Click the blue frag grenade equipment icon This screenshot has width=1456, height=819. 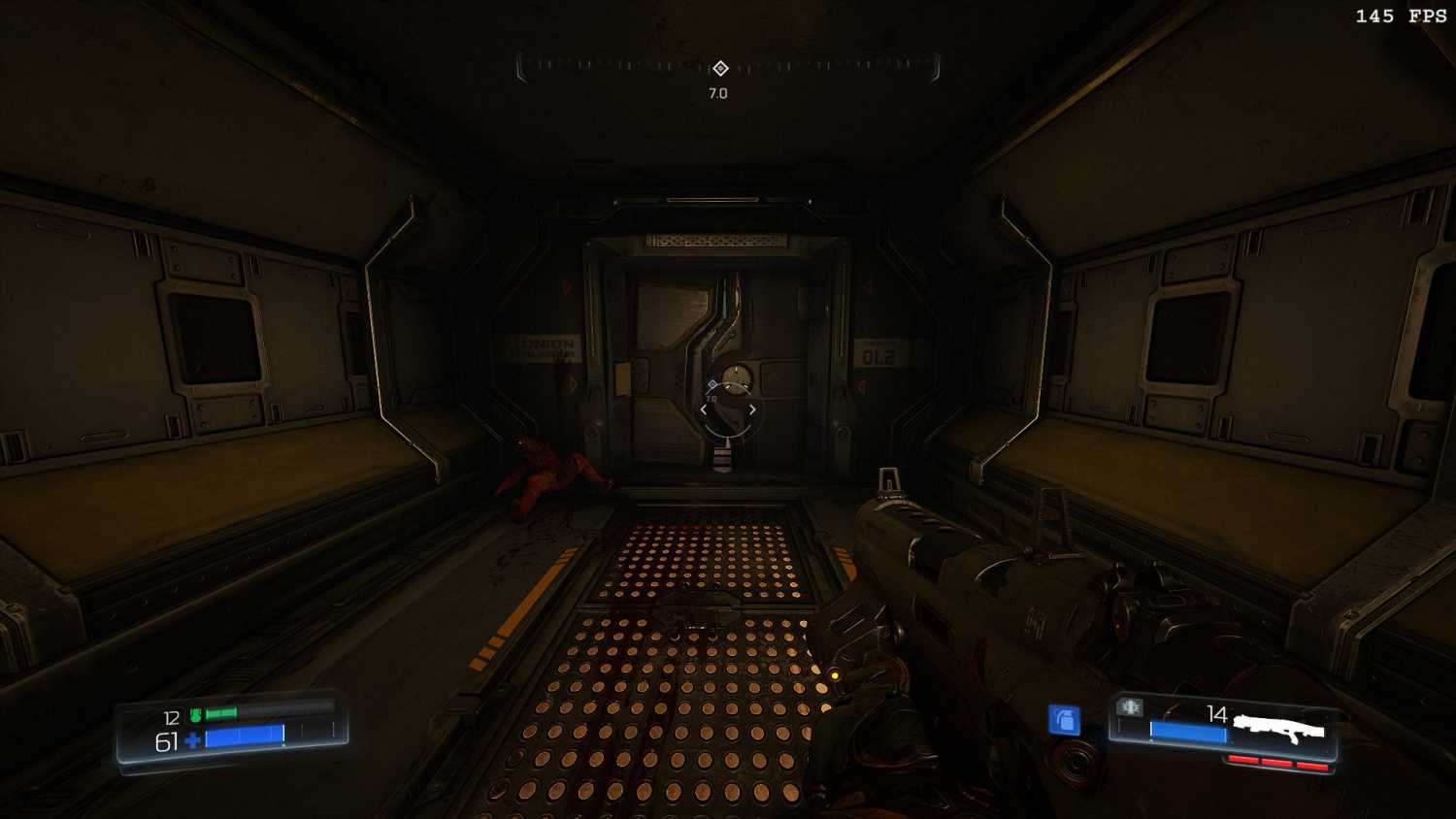1064,719
